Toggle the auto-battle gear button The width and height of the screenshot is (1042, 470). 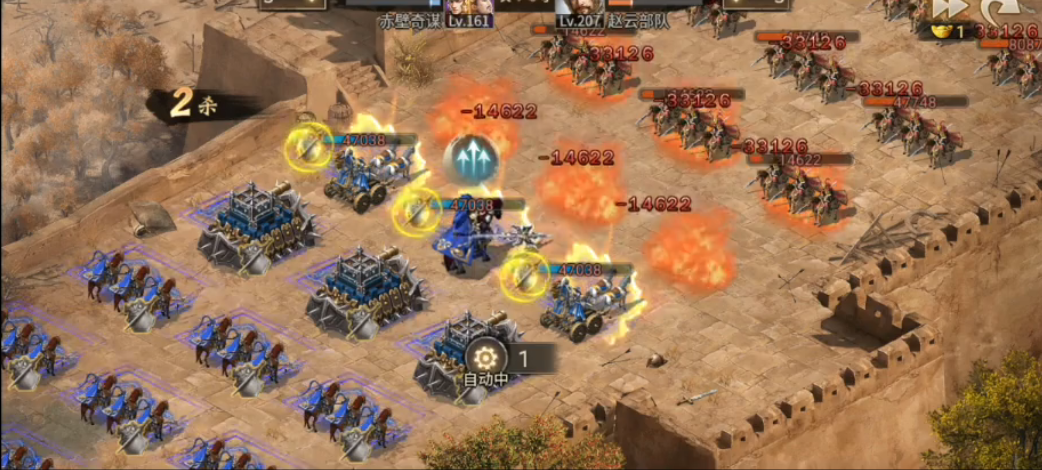pos(486,357)
